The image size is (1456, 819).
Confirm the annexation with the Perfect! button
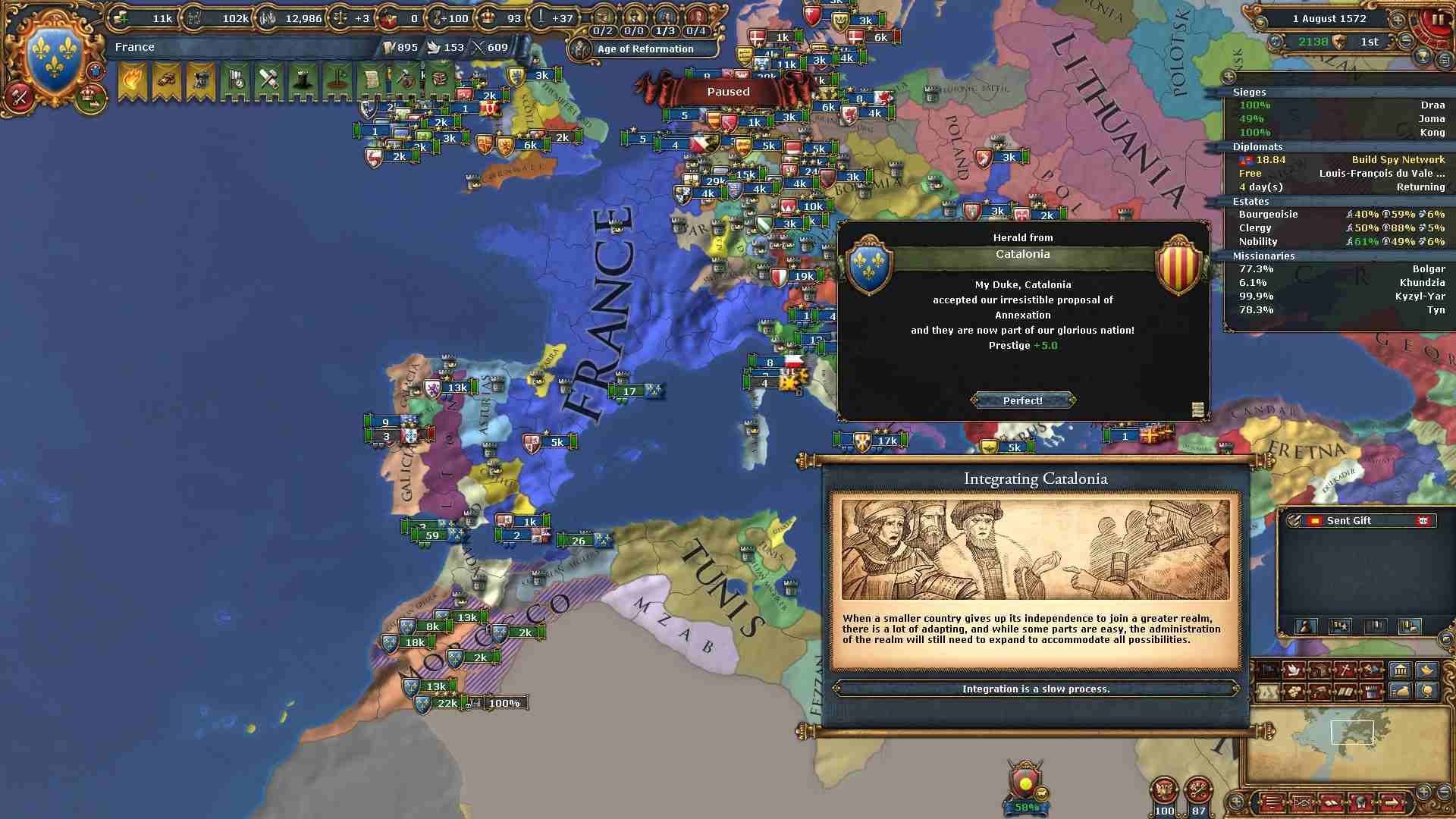click(1022, 400)
